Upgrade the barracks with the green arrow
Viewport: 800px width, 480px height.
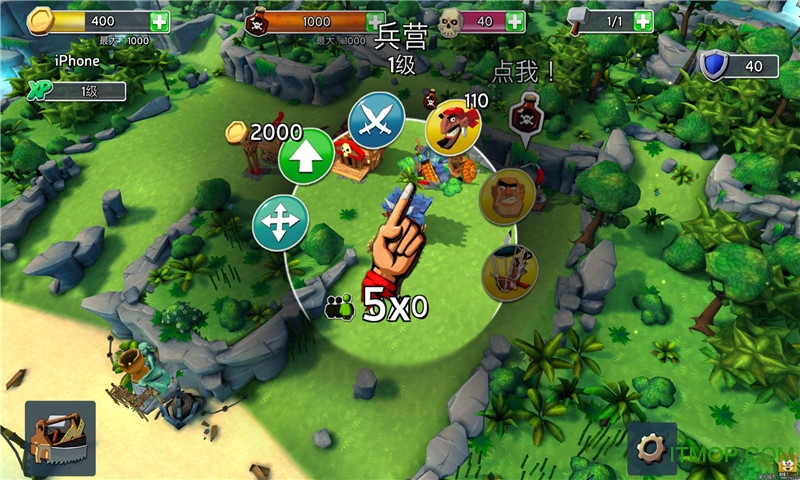(x=306, y=157)
